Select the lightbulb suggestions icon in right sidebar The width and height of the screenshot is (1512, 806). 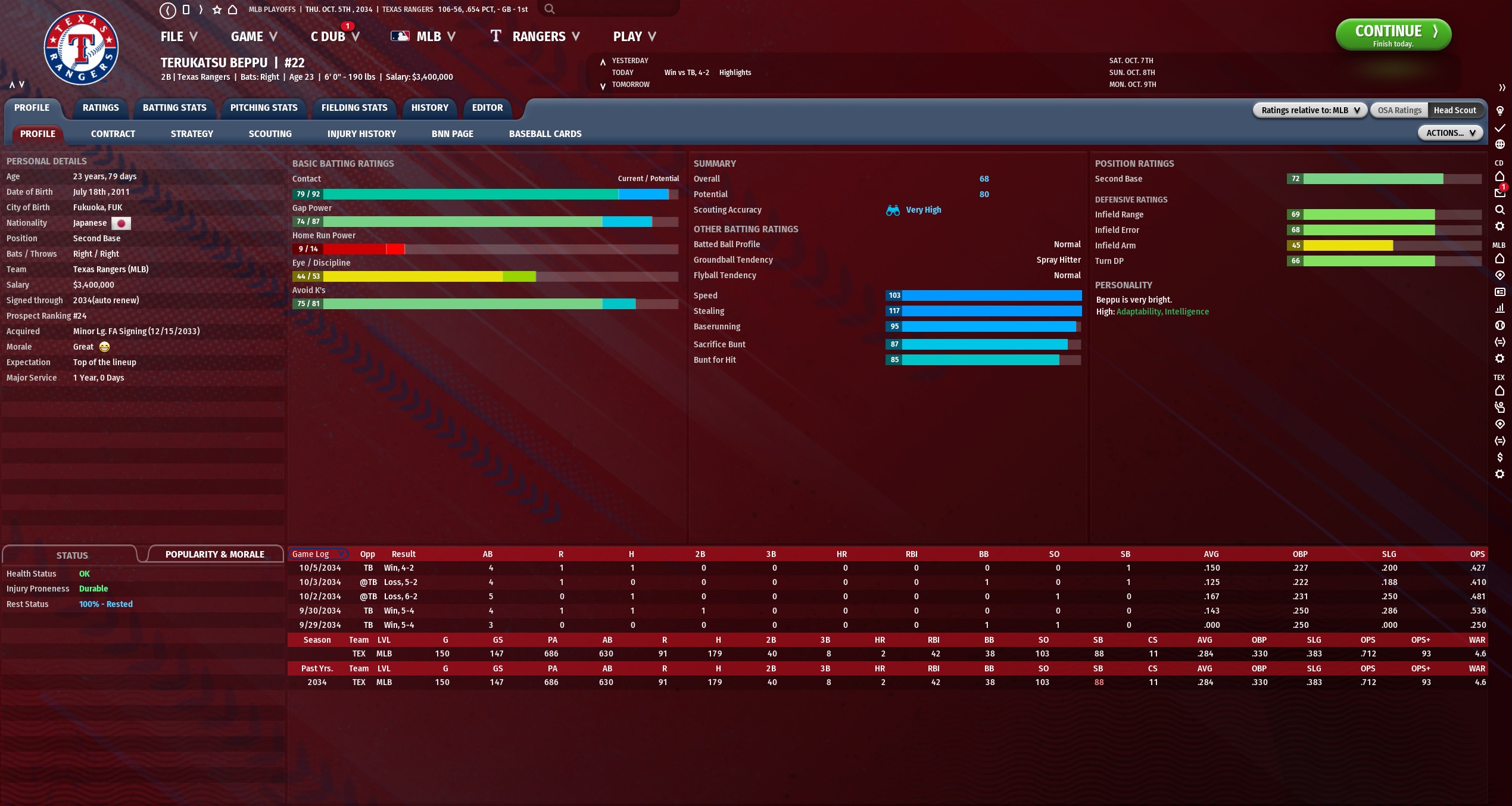pyautogui.click(x=1500, y=111)
